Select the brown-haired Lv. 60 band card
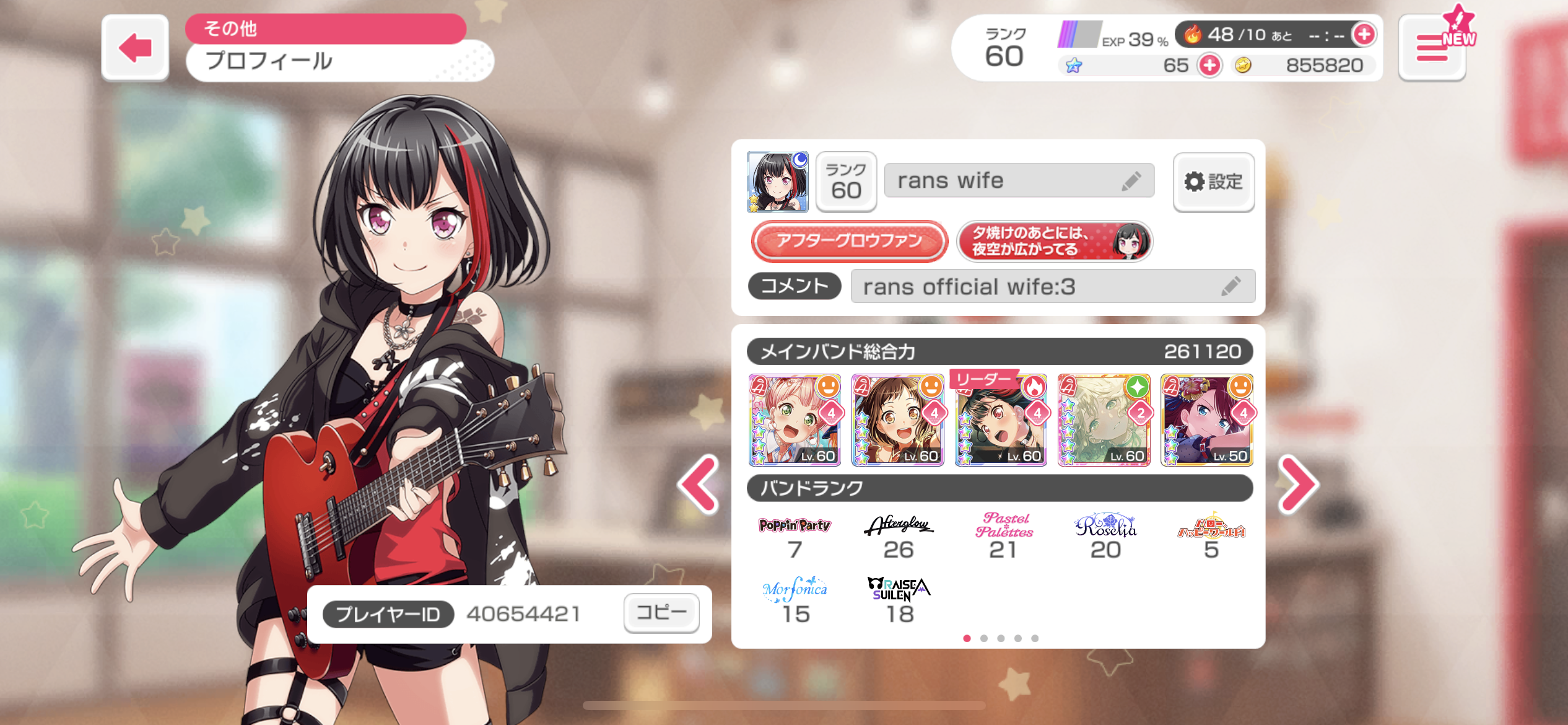 tap(897, 420)
